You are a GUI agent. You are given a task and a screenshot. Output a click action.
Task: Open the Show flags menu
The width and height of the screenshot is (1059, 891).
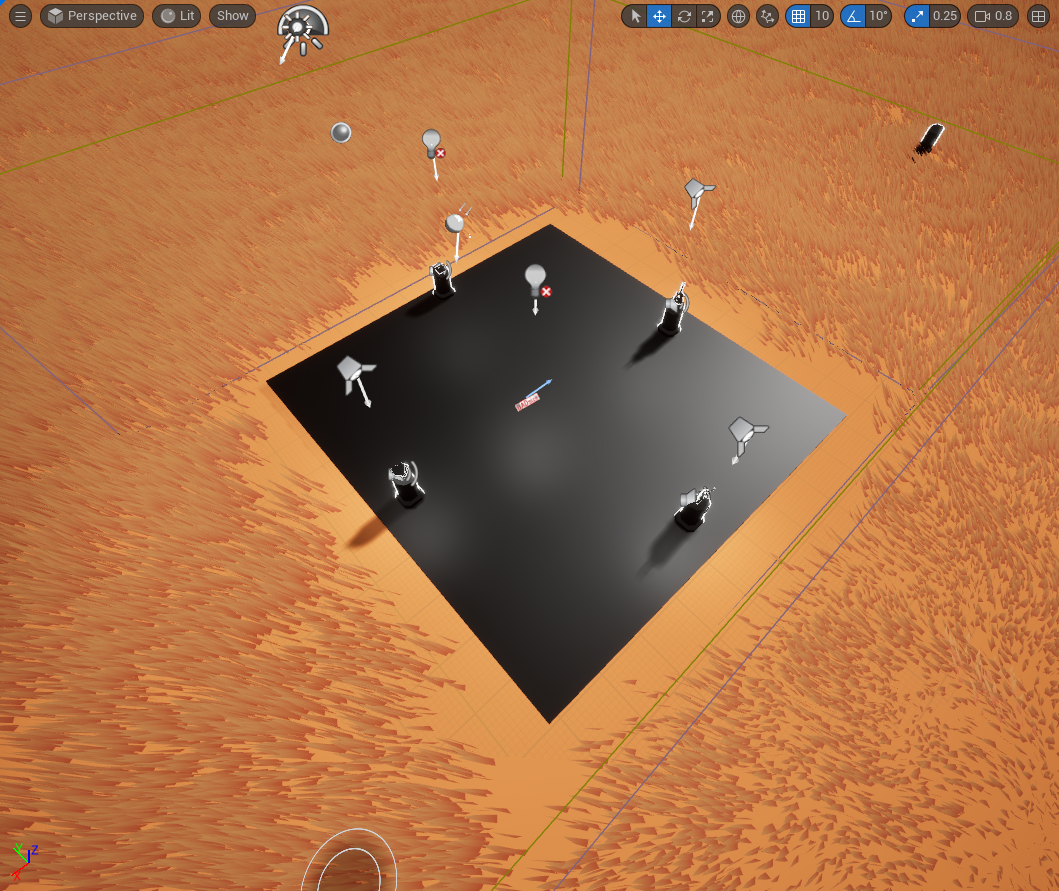pos(232,16)
